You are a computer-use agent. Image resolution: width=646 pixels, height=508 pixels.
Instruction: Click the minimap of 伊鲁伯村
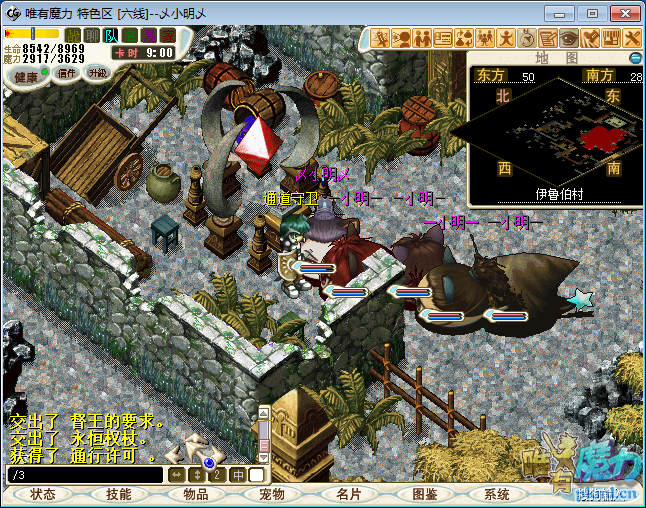(555, 132)
